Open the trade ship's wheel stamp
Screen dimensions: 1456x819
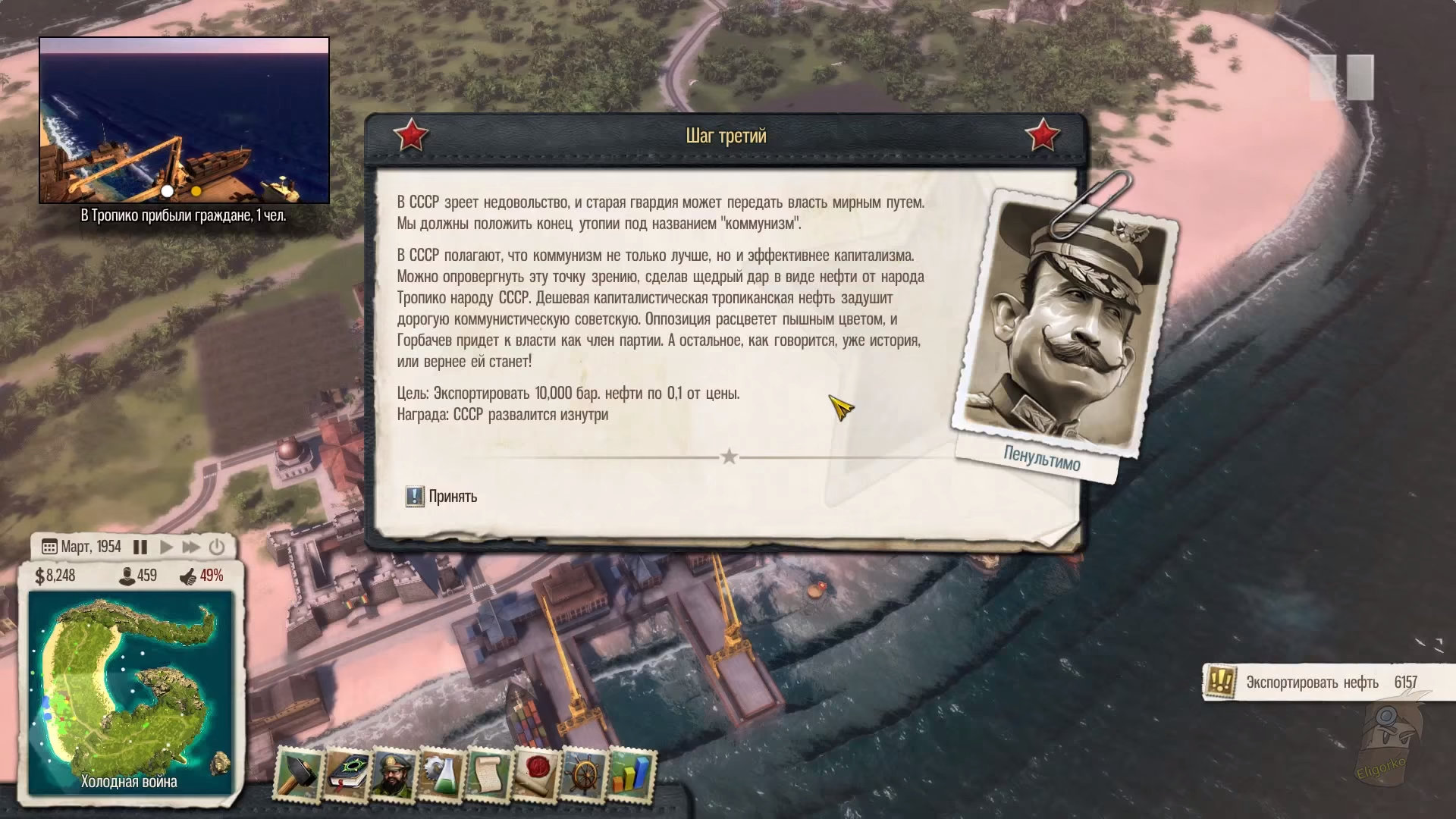point(584,774)
